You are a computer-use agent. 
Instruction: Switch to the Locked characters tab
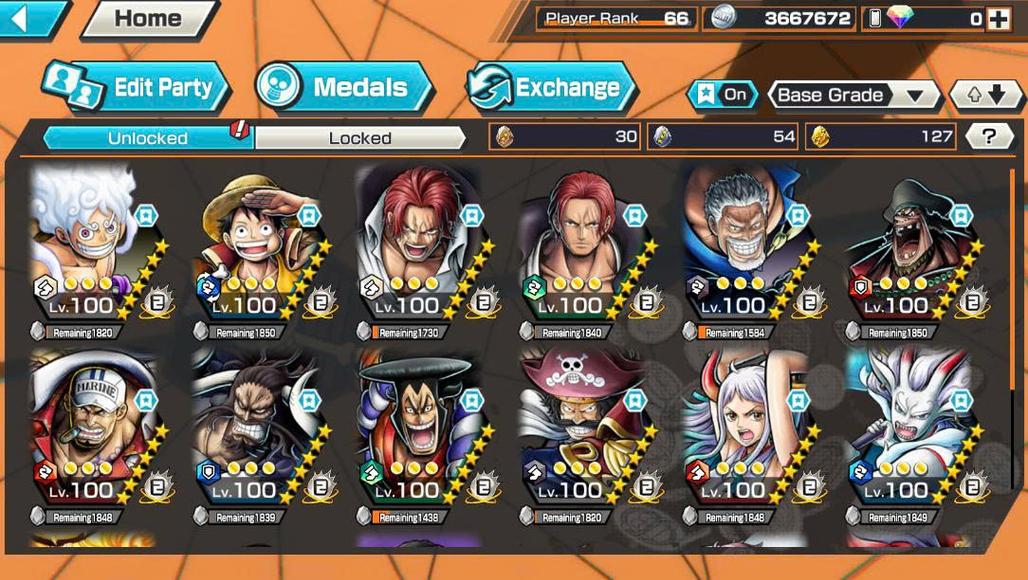coord(360,138)
